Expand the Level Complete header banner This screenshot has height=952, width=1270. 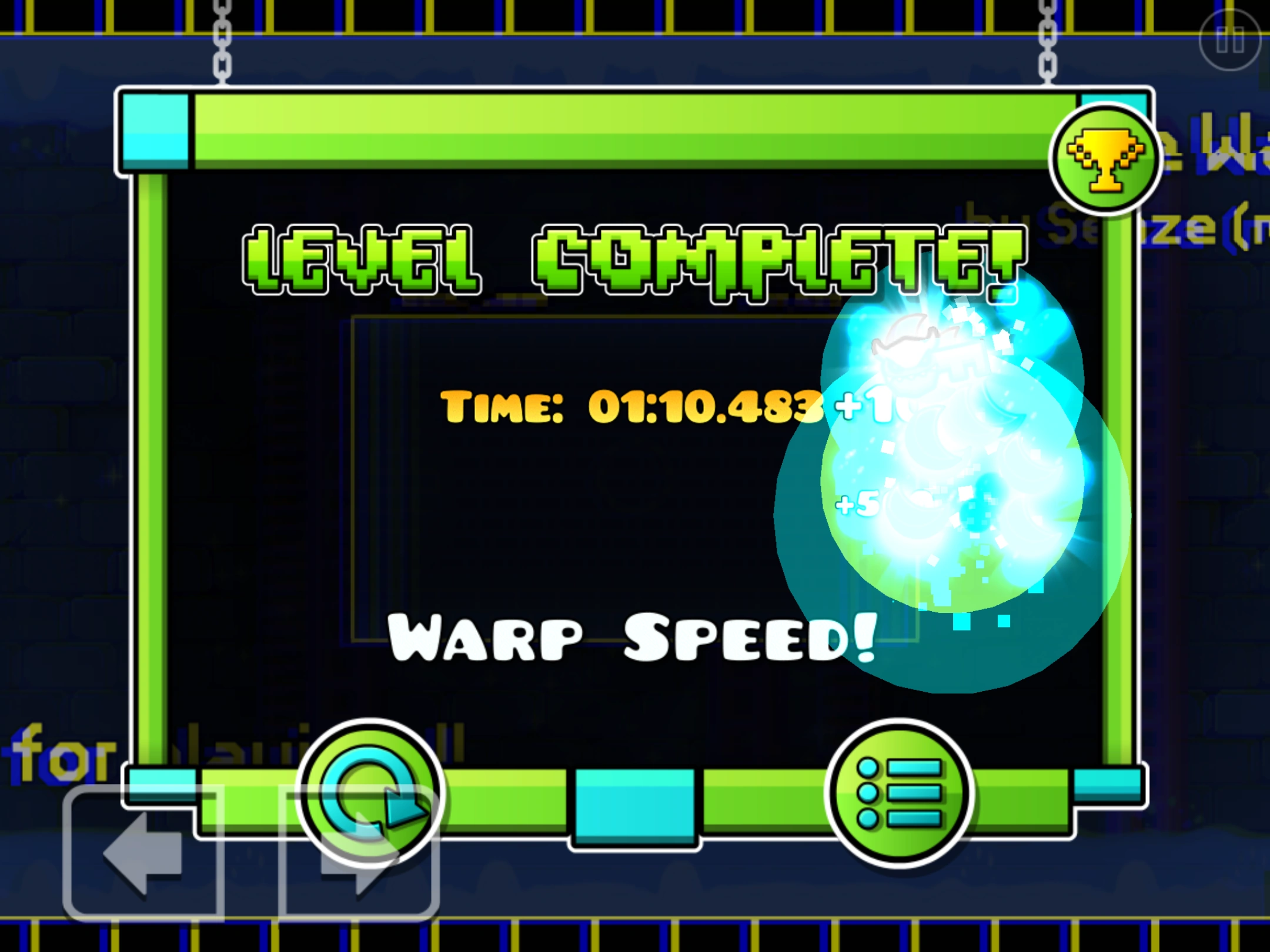pos(635,129)
